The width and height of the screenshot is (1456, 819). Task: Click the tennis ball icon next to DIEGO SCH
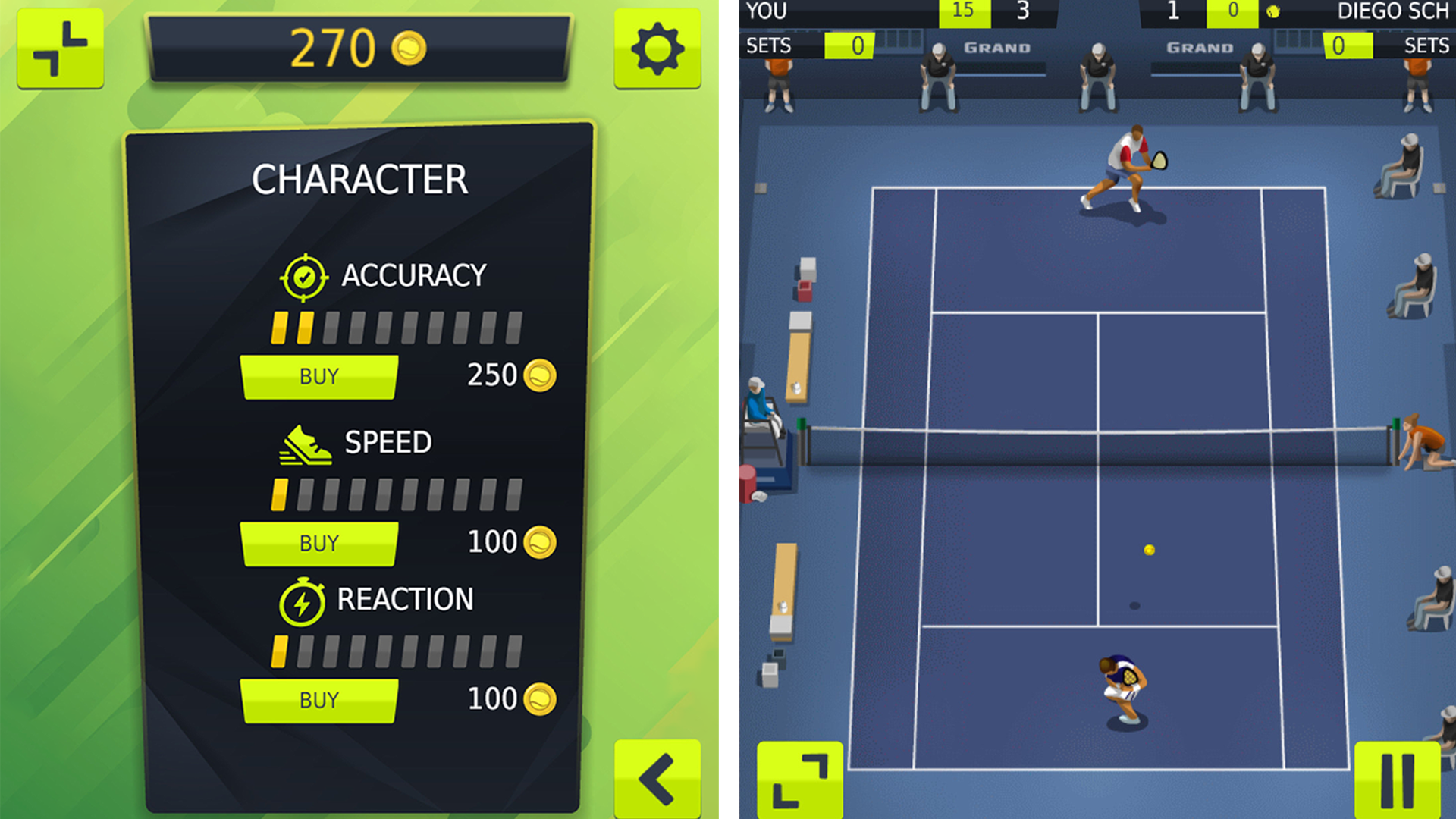click(x=1274, y=11)
